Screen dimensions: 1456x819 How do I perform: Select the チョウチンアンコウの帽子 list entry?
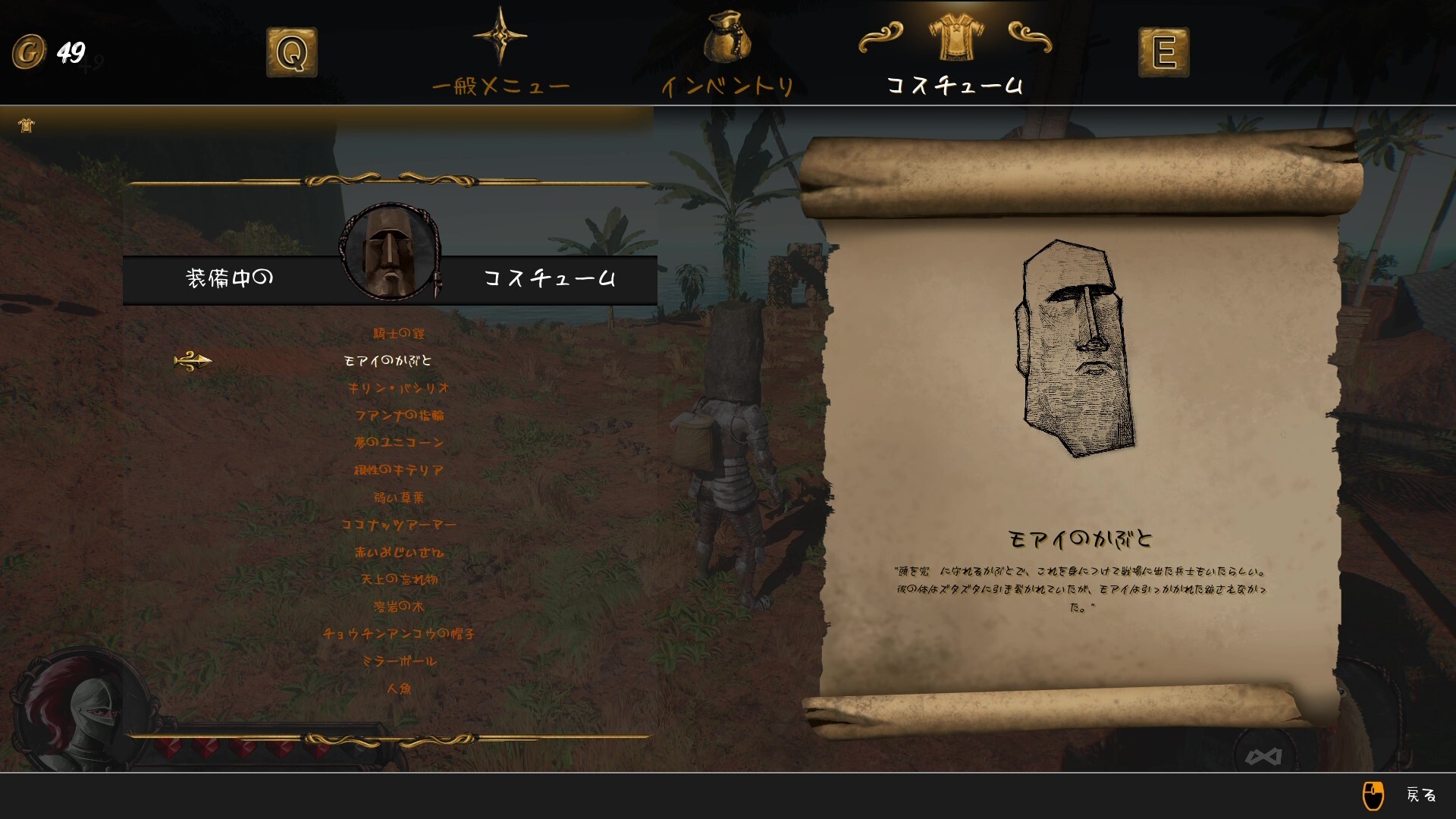(x=397, y=634)
